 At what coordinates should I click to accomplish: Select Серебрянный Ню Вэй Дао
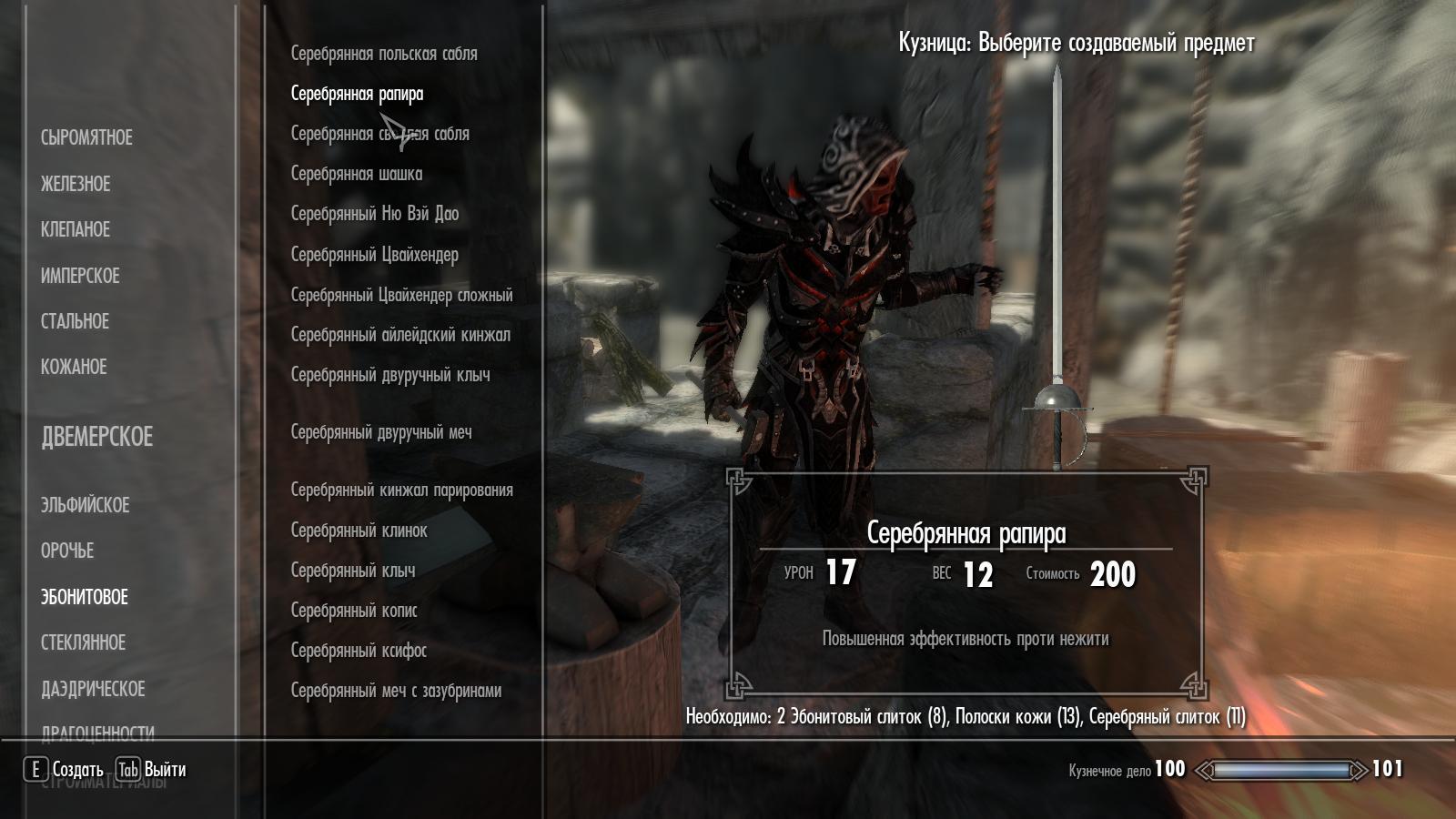375,214
